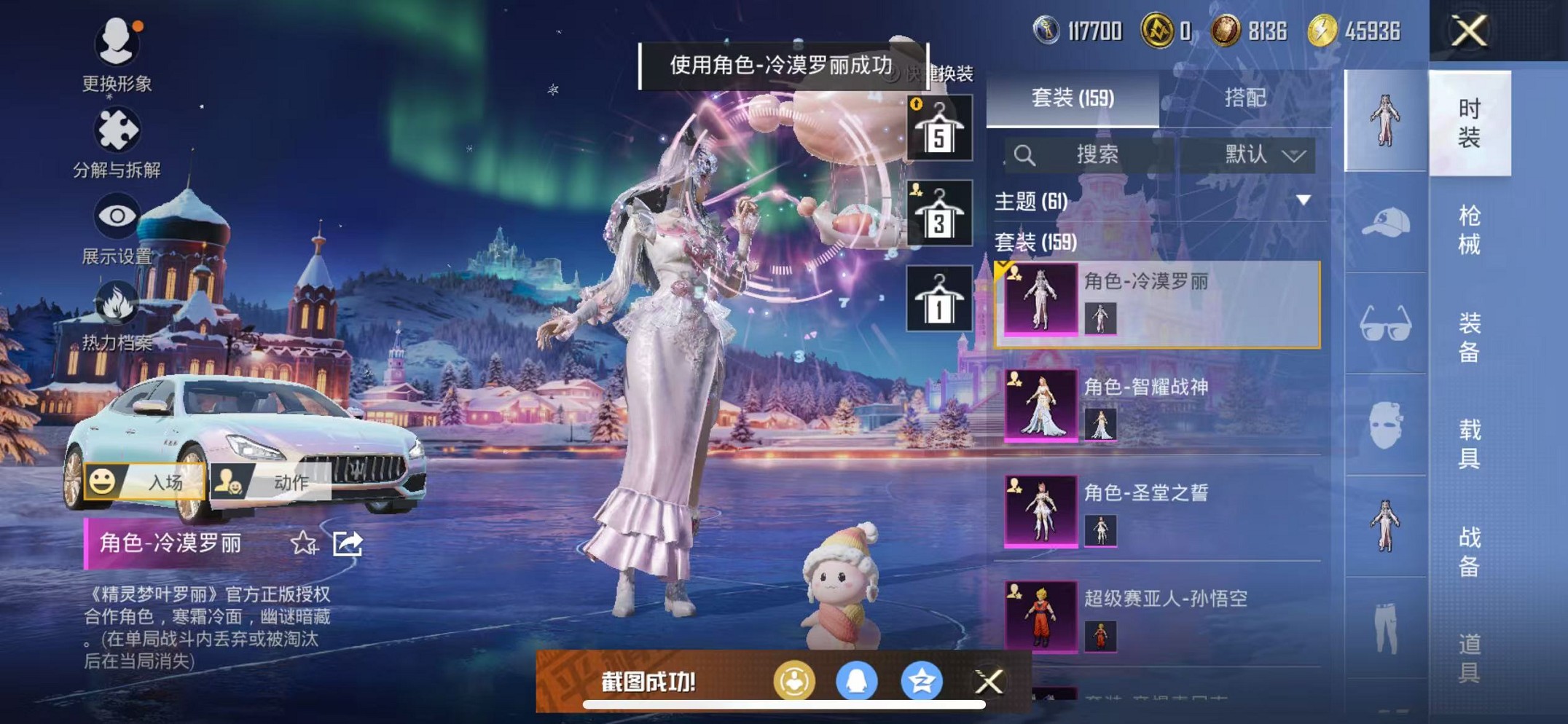The height and width of the screenshot is (724, 1568).
Task: Open 展示设置 via the eye icon
Action: pos(117,216)
